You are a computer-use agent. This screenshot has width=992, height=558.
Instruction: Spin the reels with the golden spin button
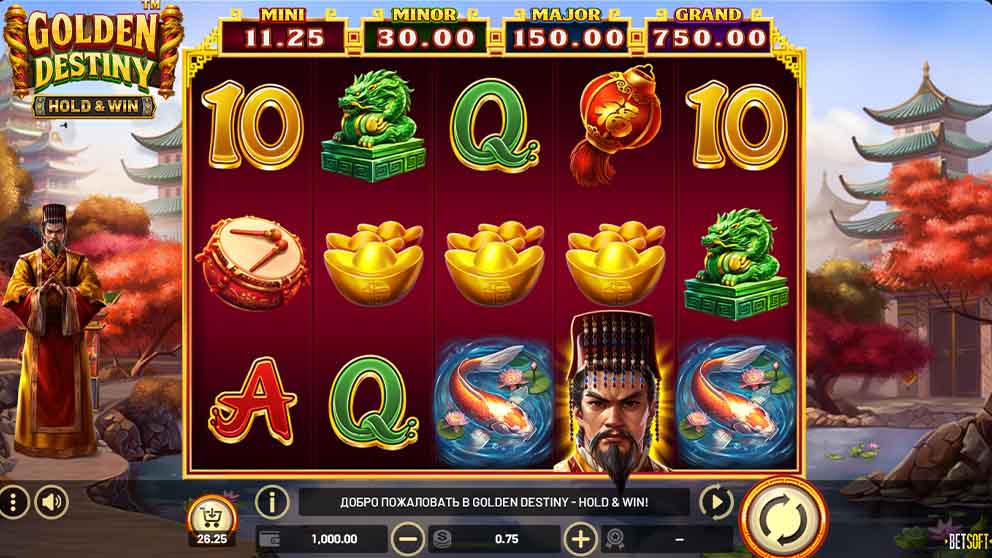coord(783,517)
